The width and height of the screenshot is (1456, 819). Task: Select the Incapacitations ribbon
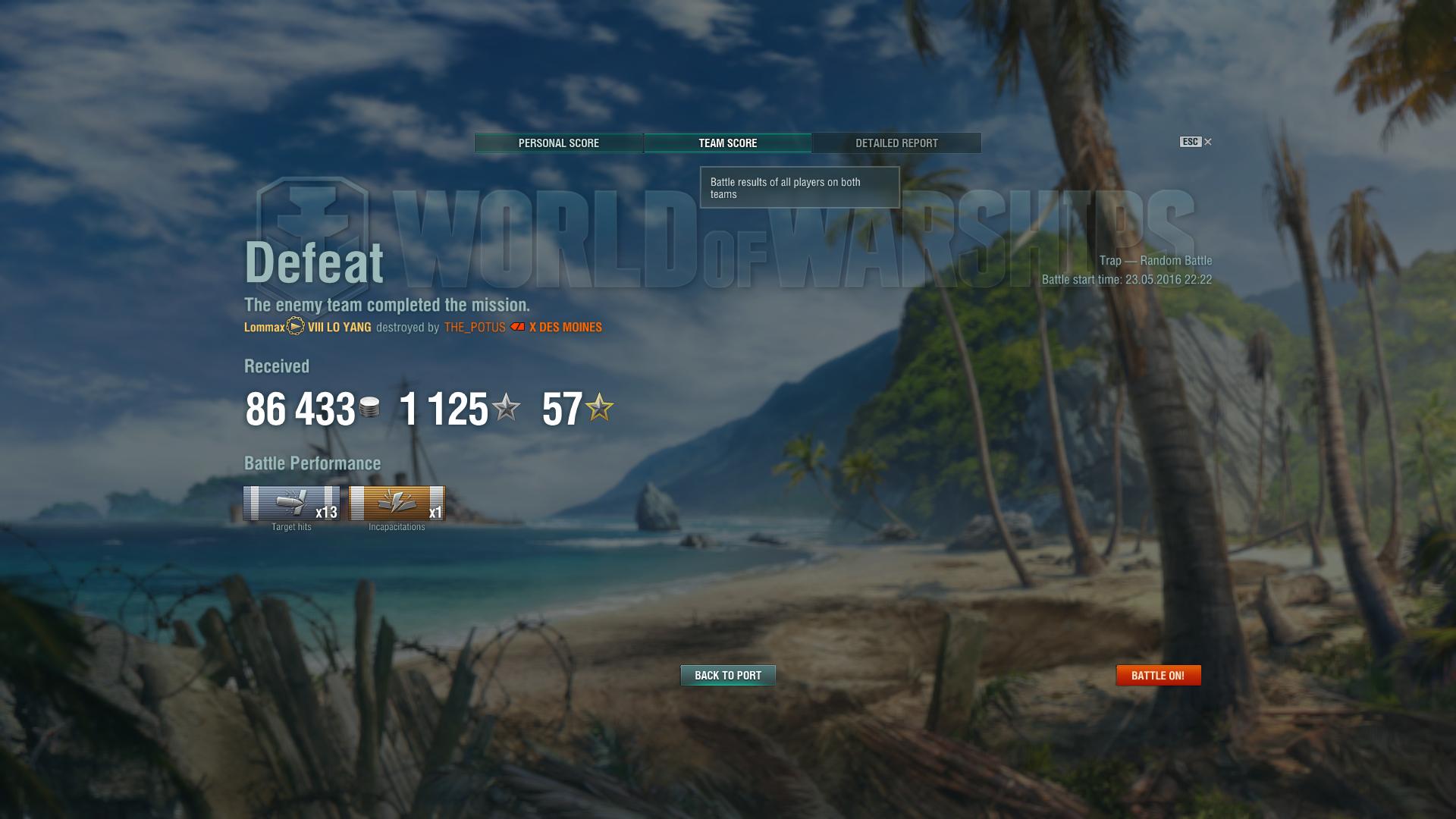tap(397, 504)
